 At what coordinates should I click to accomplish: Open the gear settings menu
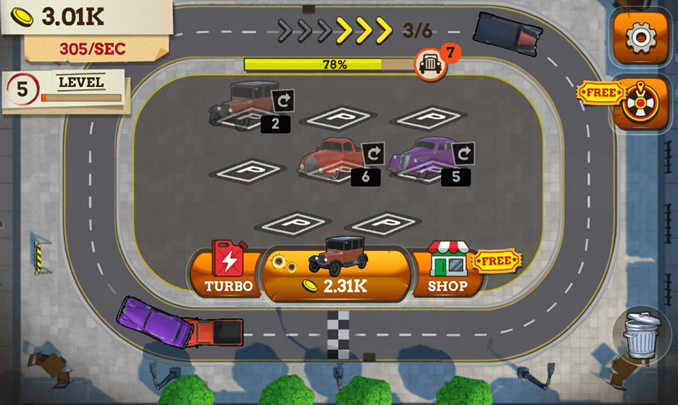(641, 38)
